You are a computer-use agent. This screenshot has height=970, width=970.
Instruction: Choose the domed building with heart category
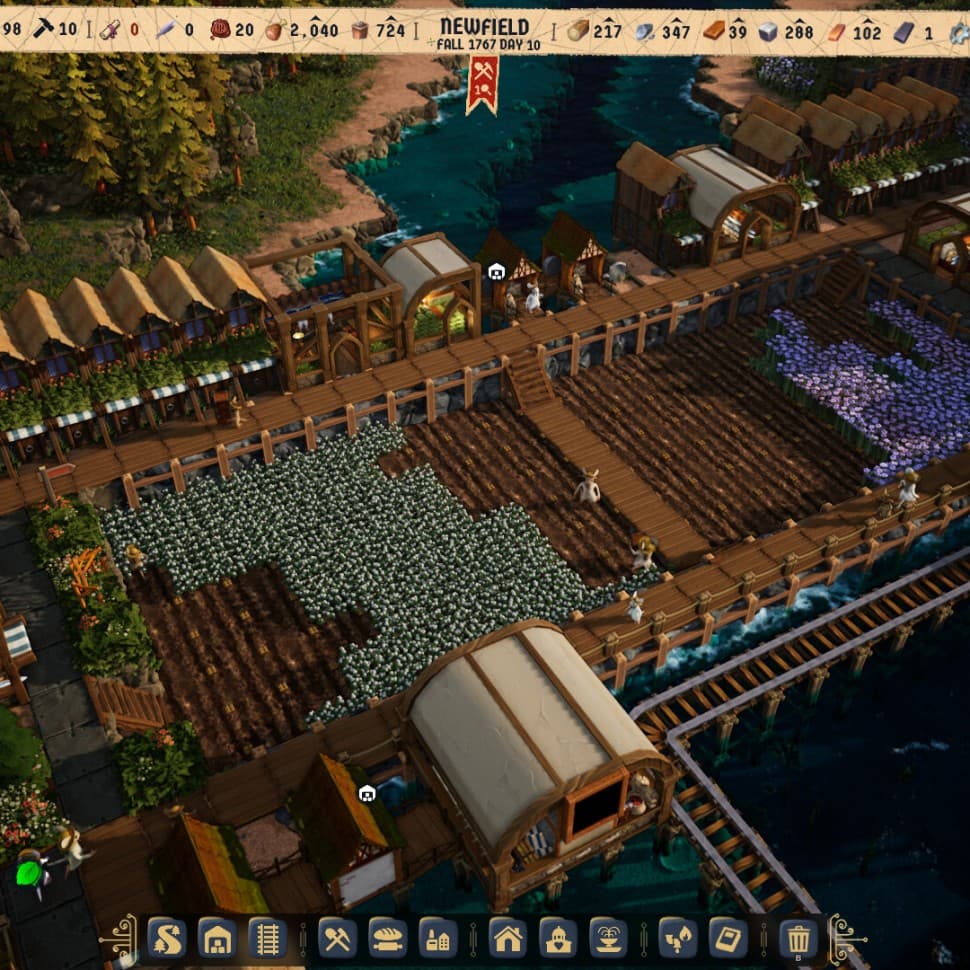[558, 939]
